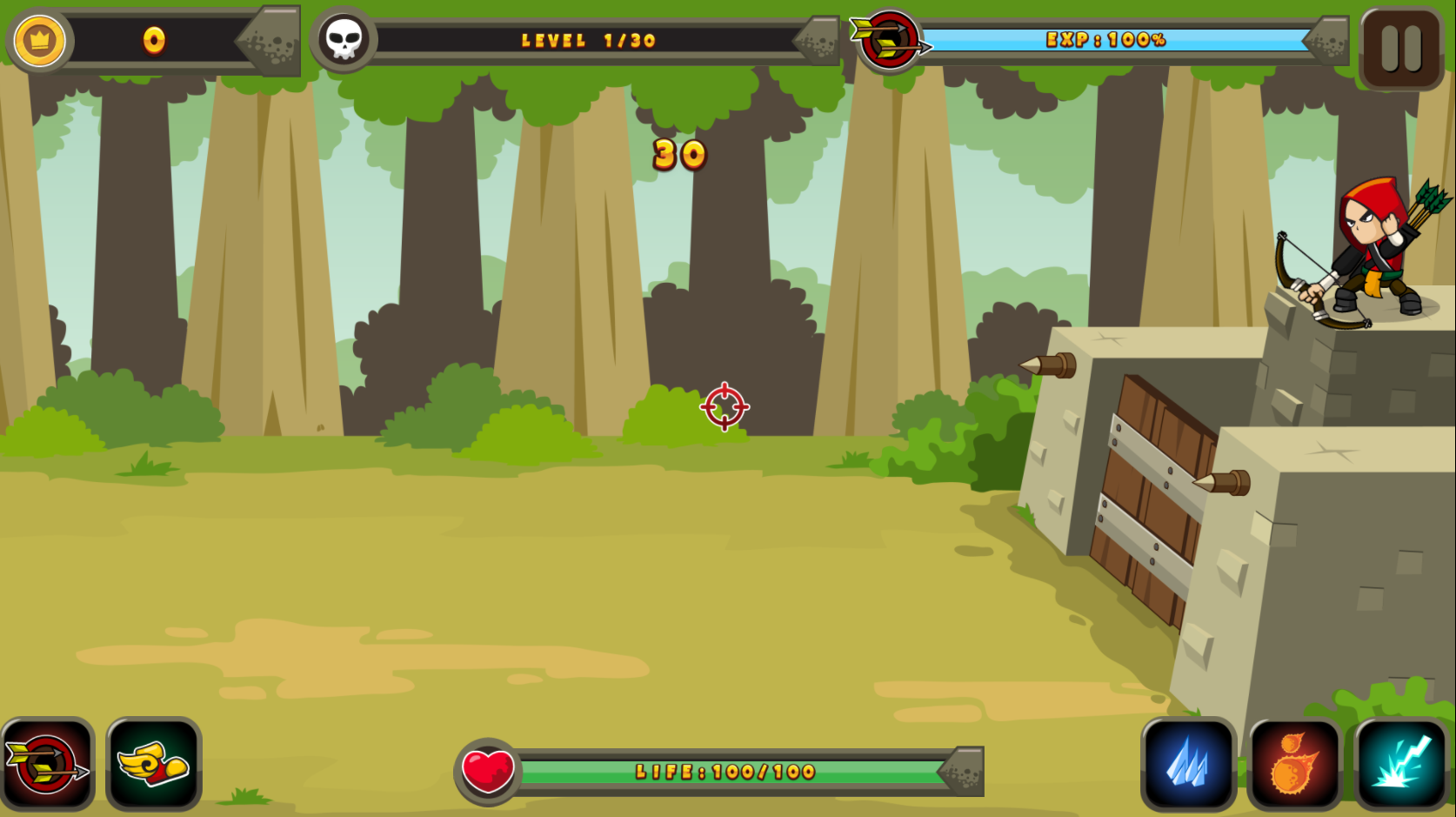Screen dimensions: 1456x817
Task: Pause the game
Action: (x=1401, y=48)
